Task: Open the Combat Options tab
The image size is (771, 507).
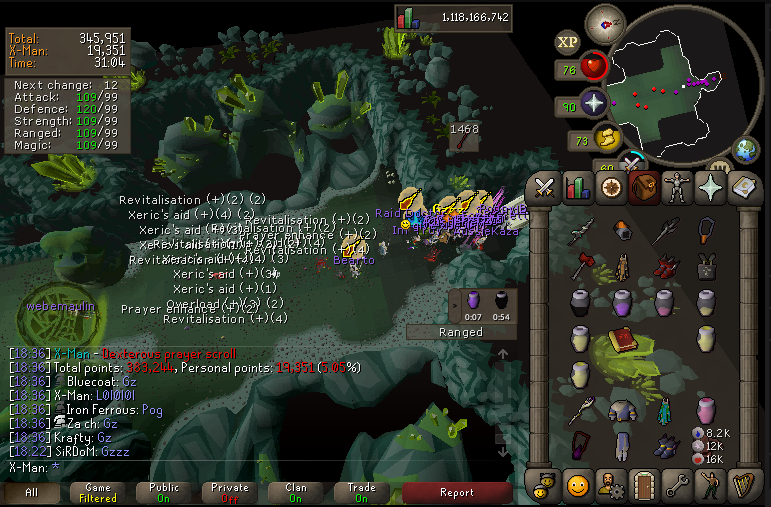Action: pyautogui.click(x=545, y=187)
